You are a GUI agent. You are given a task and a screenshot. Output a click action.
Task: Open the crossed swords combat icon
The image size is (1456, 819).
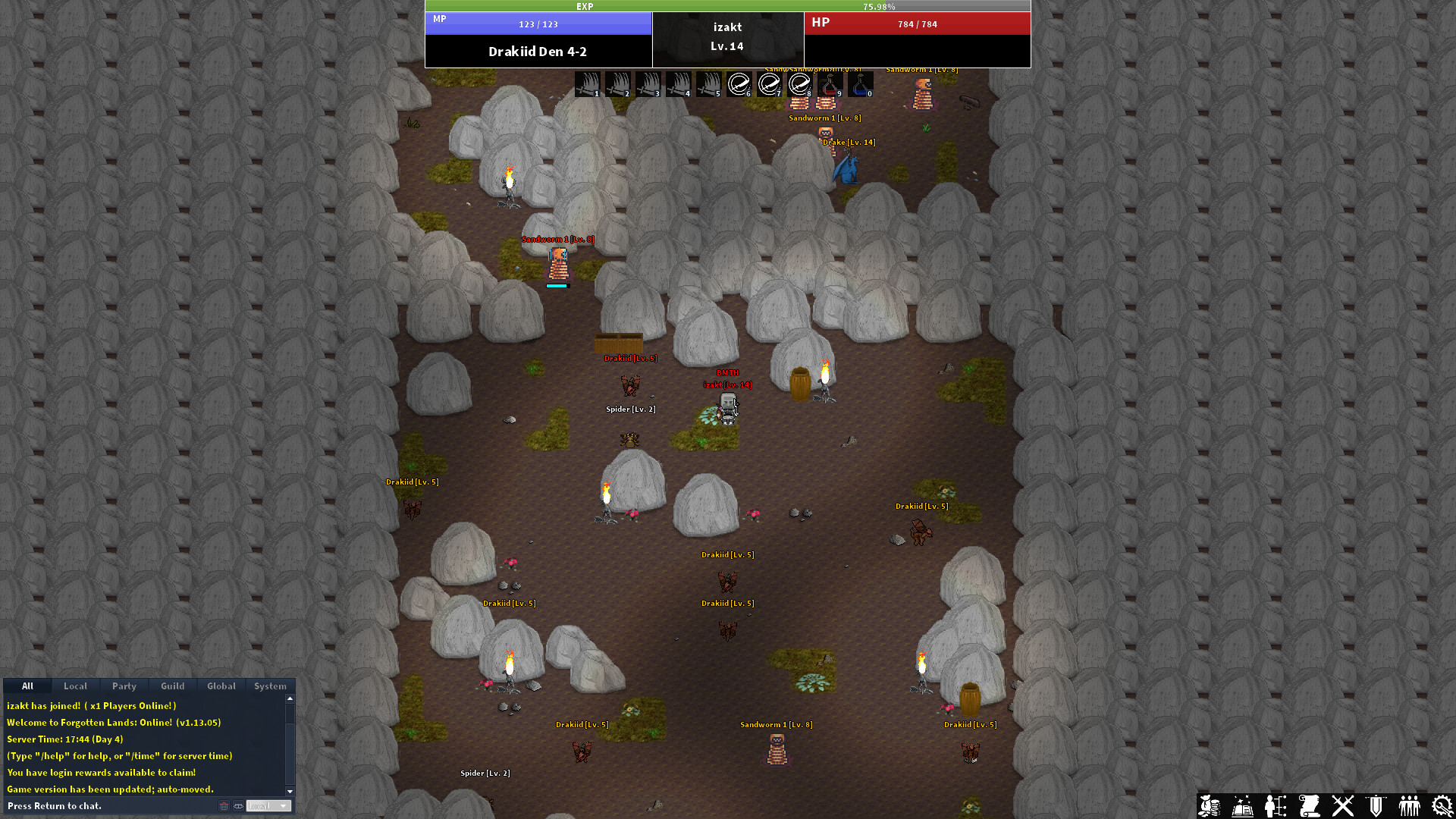tap(1343, 806)
